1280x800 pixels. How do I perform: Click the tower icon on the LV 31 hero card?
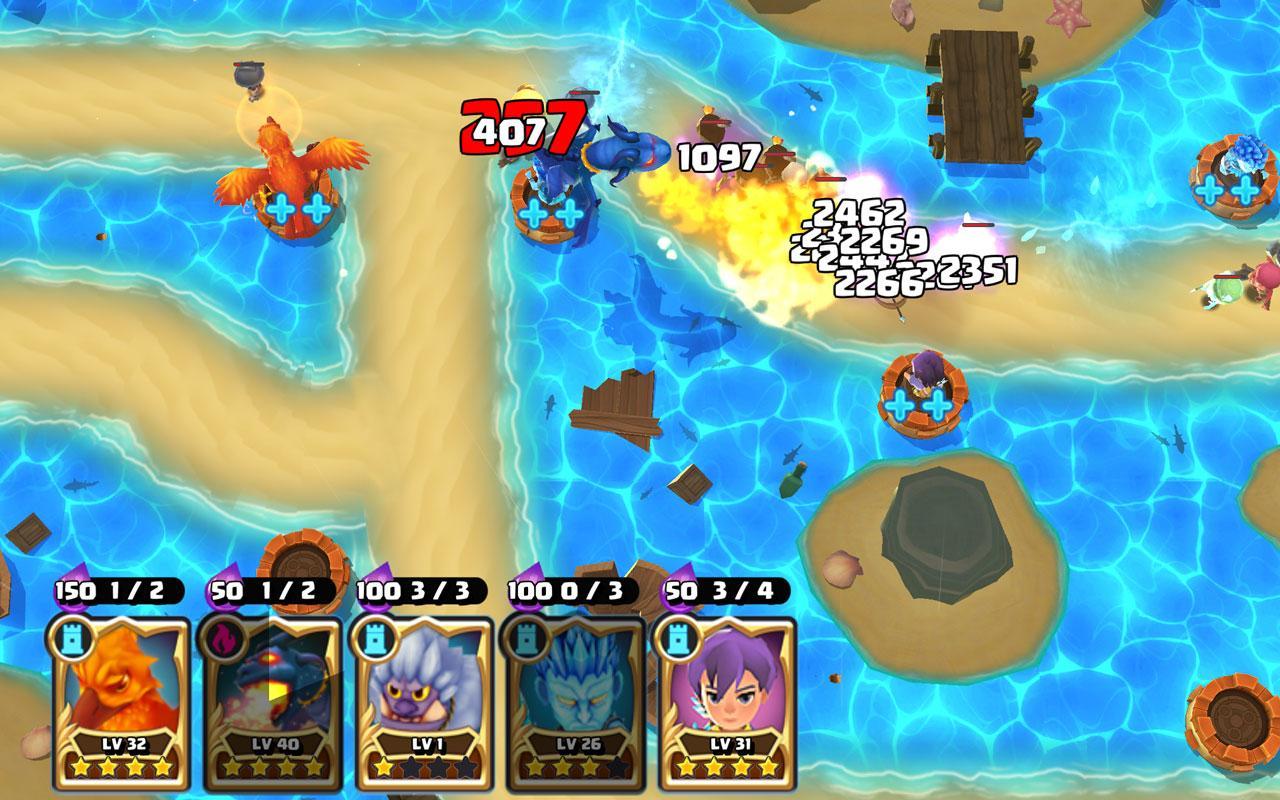pos(677,639)
